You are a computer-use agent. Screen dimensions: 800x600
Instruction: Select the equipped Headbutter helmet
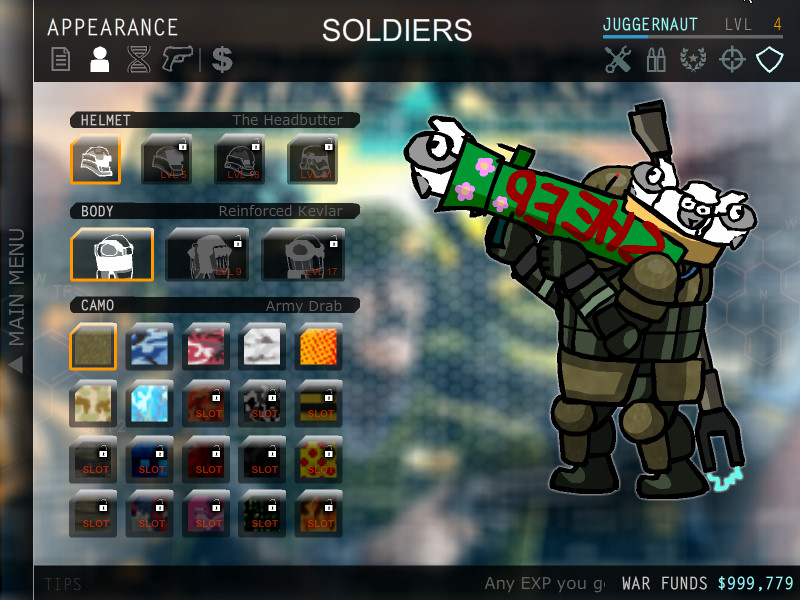[95, 160]
